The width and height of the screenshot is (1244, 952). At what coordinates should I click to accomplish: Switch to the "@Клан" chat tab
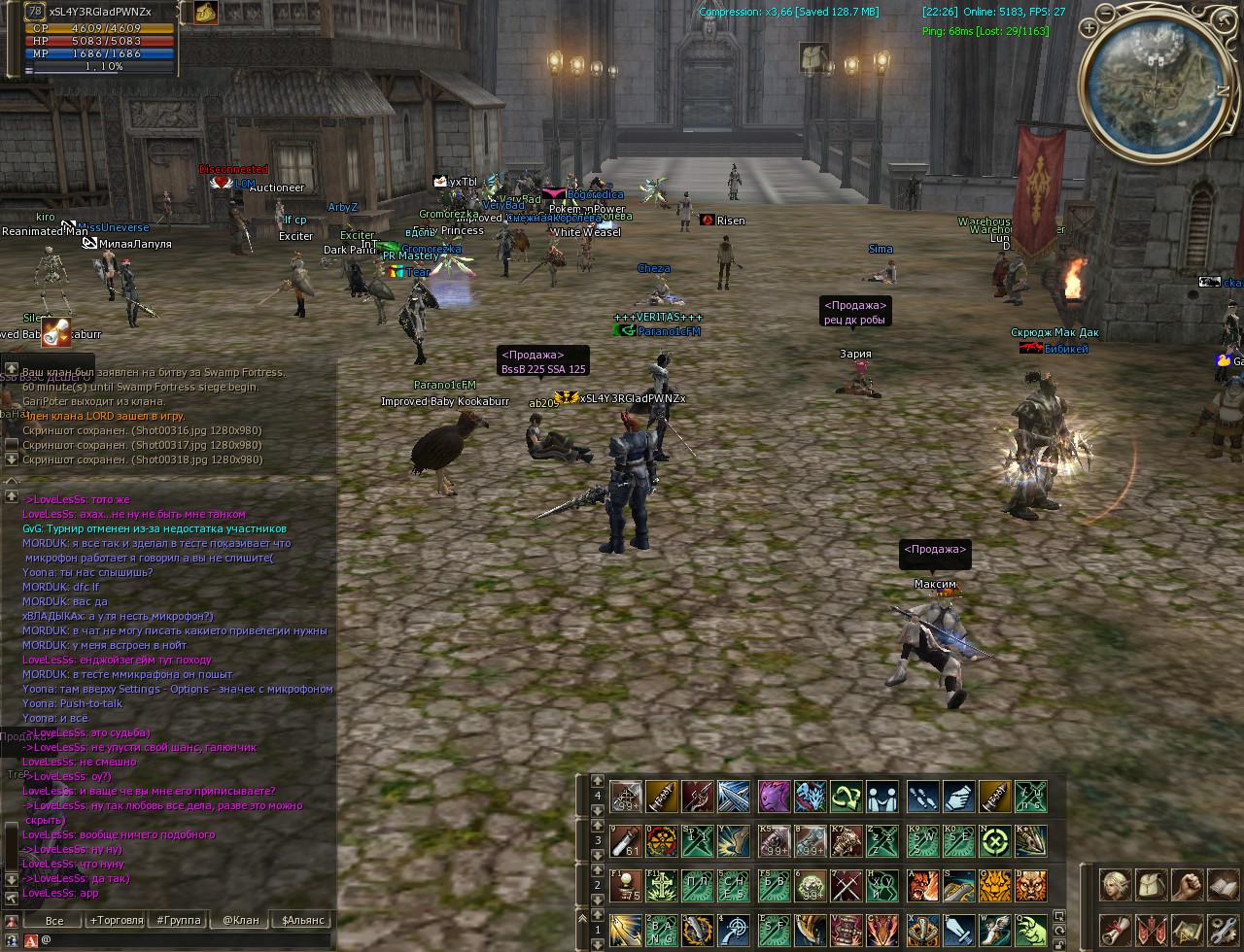pos(241,920)
